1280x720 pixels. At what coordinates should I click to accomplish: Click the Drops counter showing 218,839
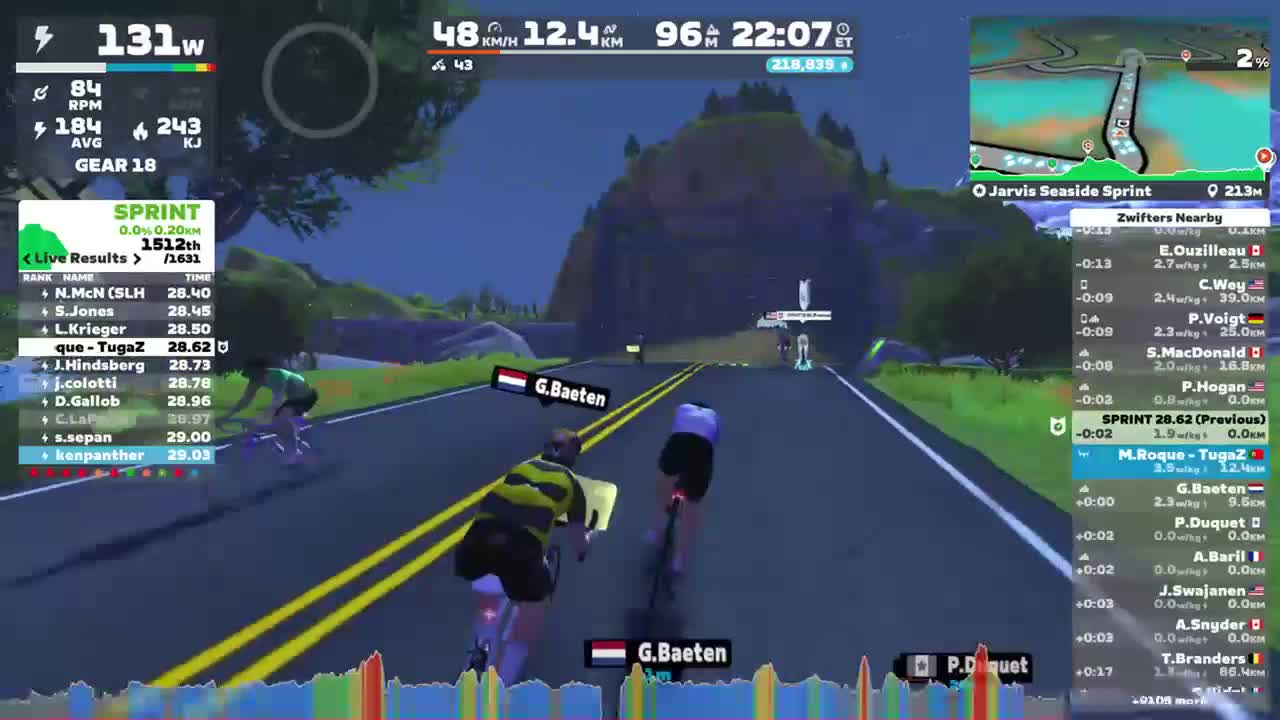(808, 63)
